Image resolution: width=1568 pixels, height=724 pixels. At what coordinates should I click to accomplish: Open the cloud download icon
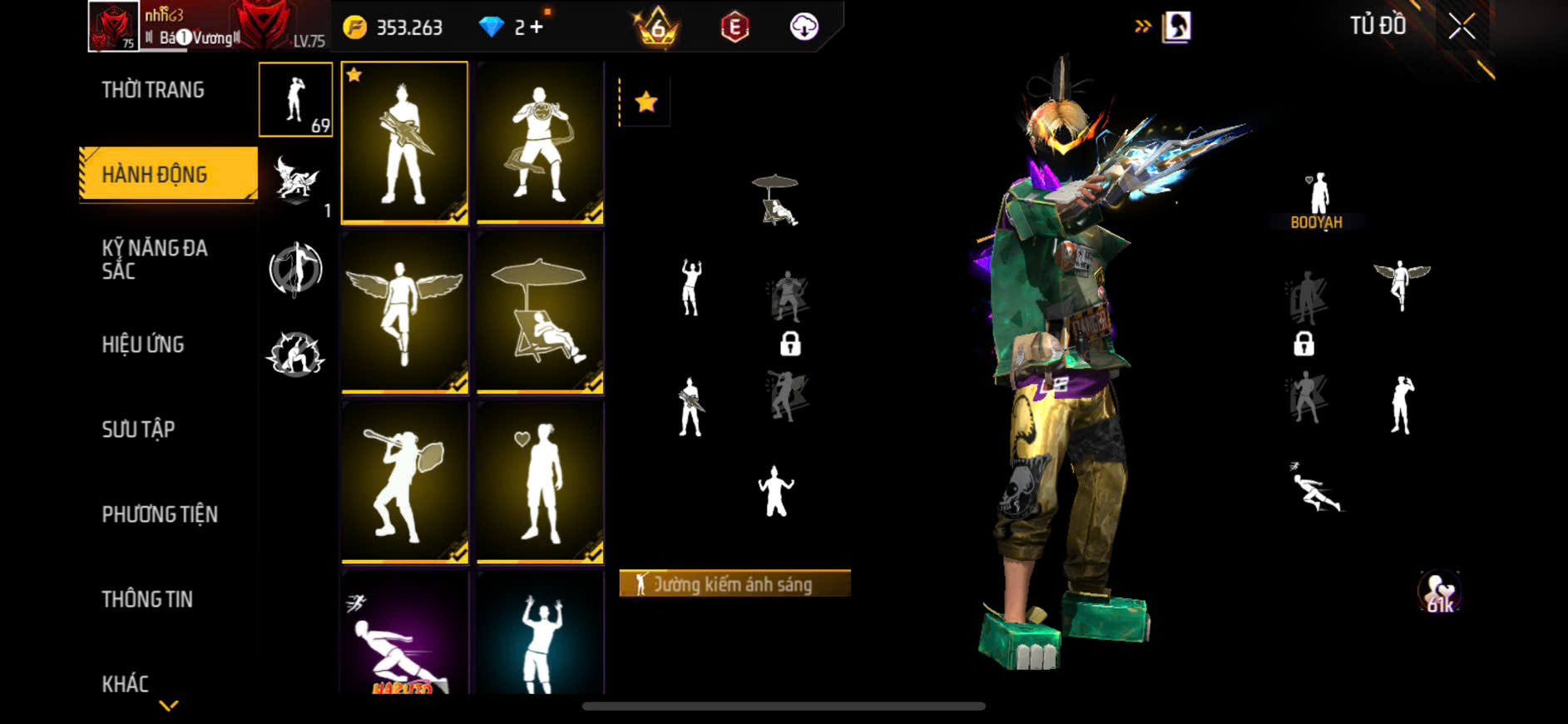tap(804, 27)
